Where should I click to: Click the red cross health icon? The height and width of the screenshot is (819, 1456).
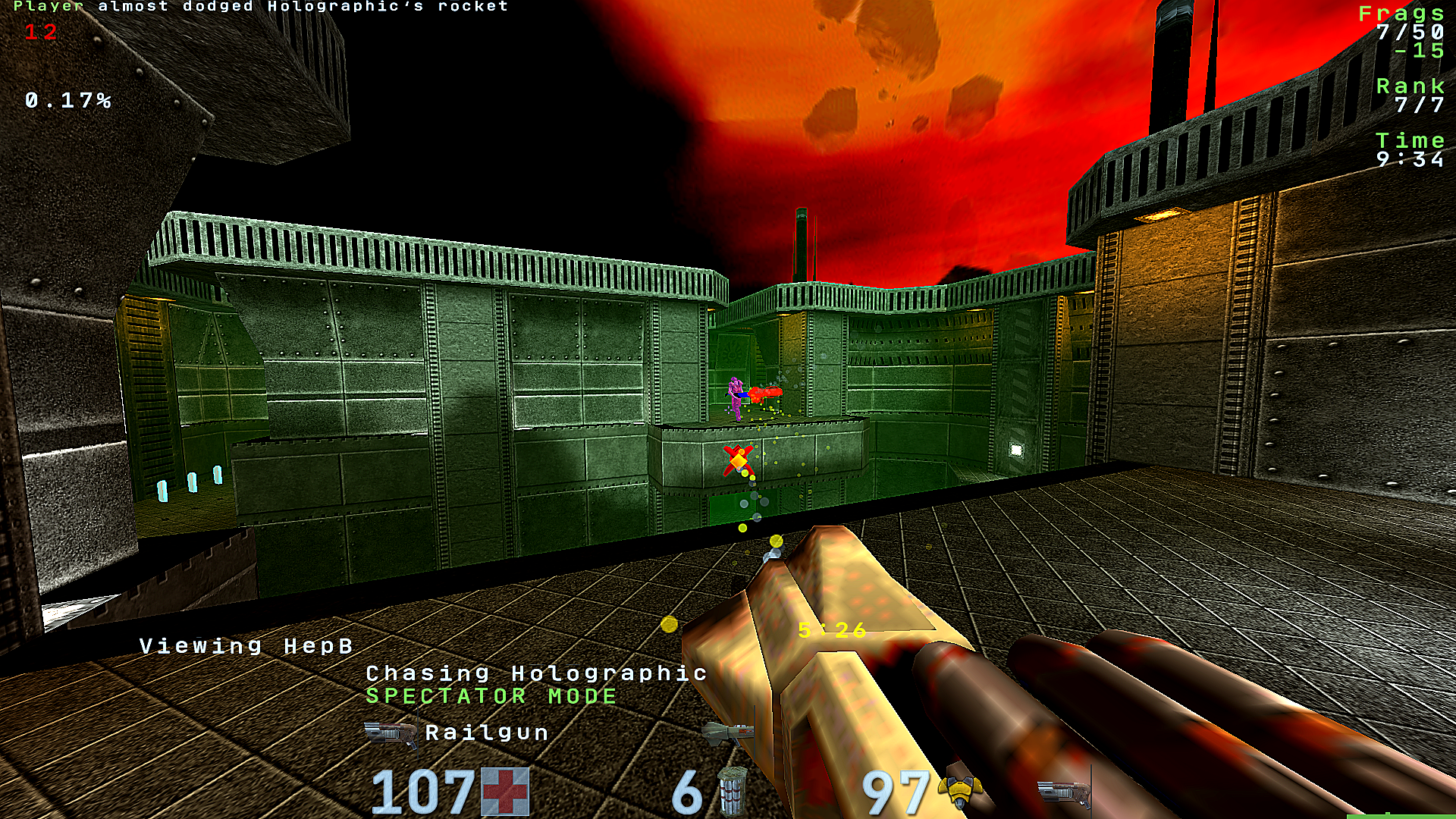point(505,792)
